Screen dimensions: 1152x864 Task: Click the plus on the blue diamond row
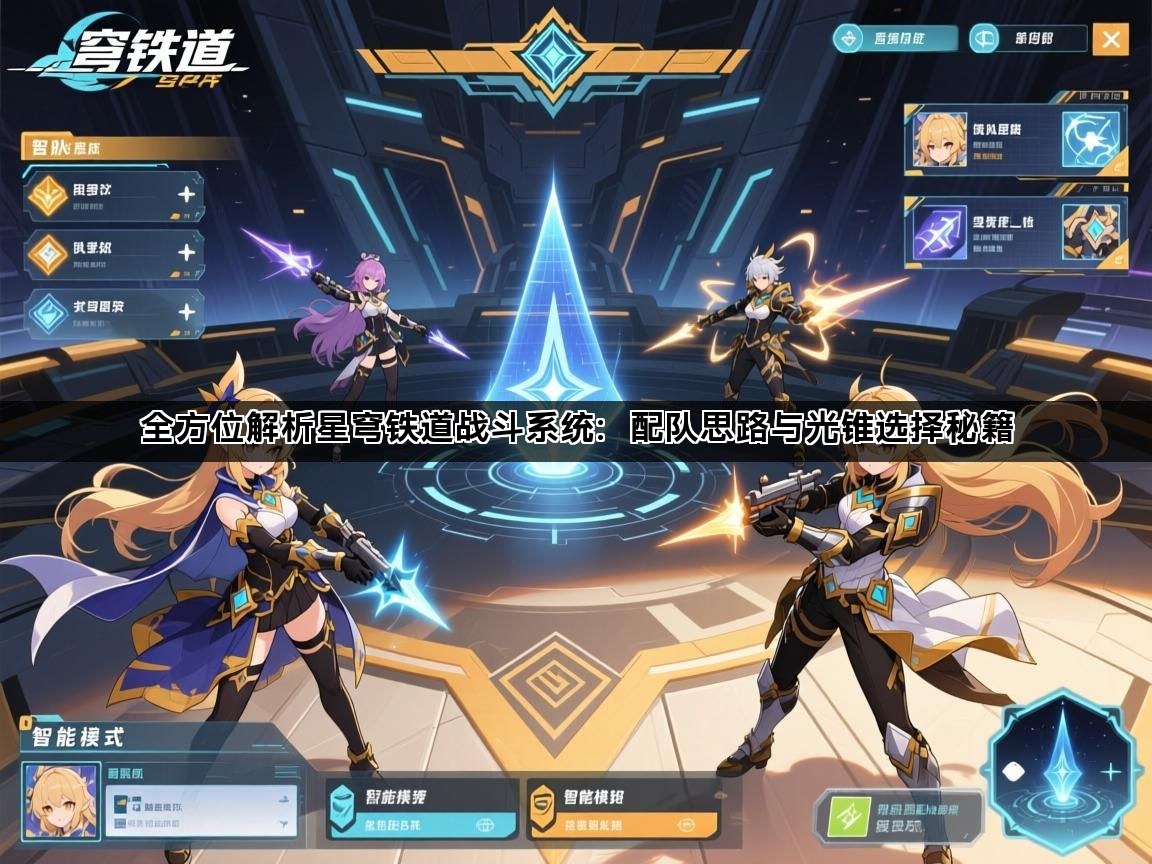point(186,313)
